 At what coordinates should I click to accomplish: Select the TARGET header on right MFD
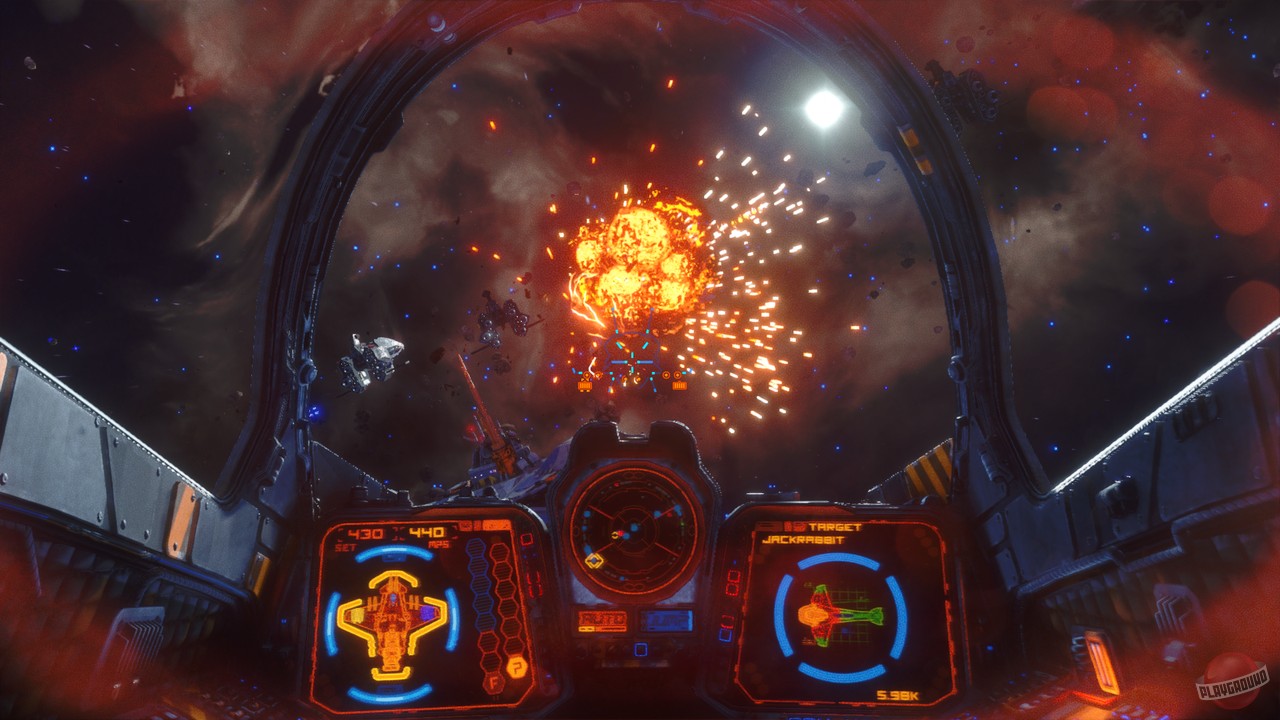pos(833,527)
